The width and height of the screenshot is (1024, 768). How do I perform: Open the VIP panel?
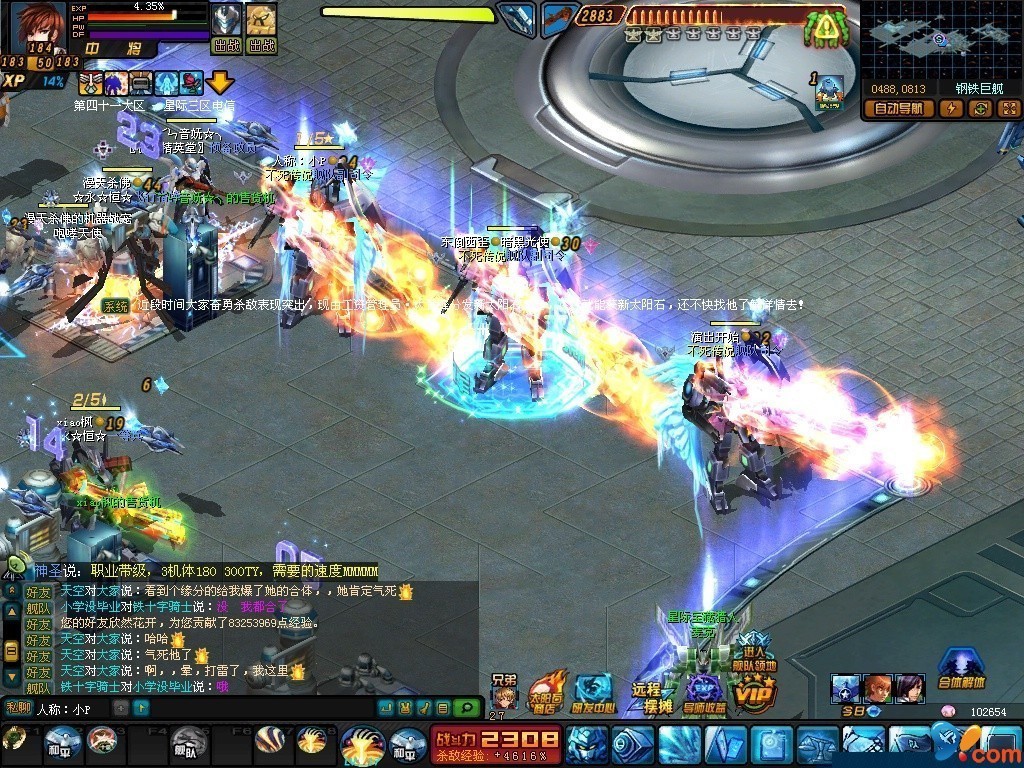point(755,692)
